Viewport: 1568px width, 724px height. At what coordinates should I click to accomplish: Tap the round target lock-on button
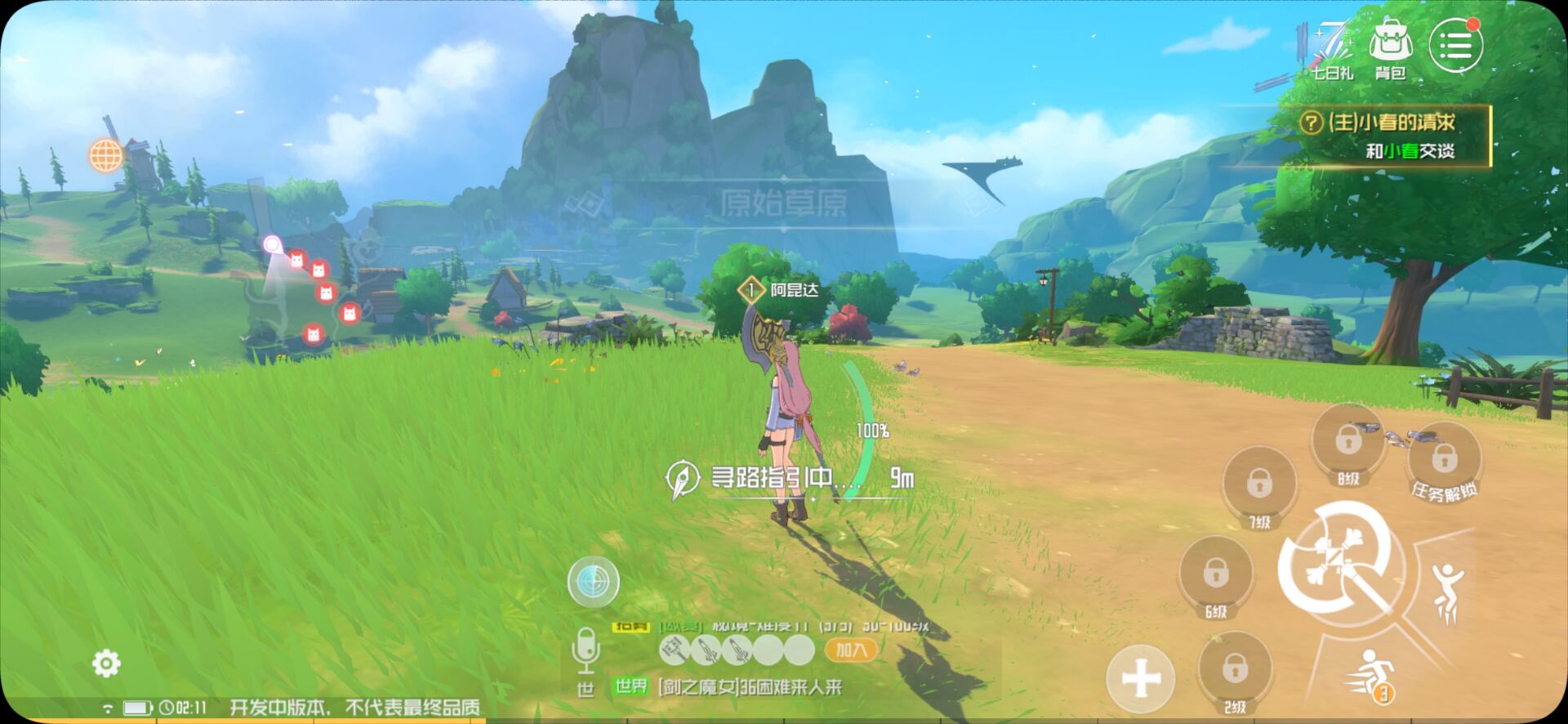click(x=594, y=581)
